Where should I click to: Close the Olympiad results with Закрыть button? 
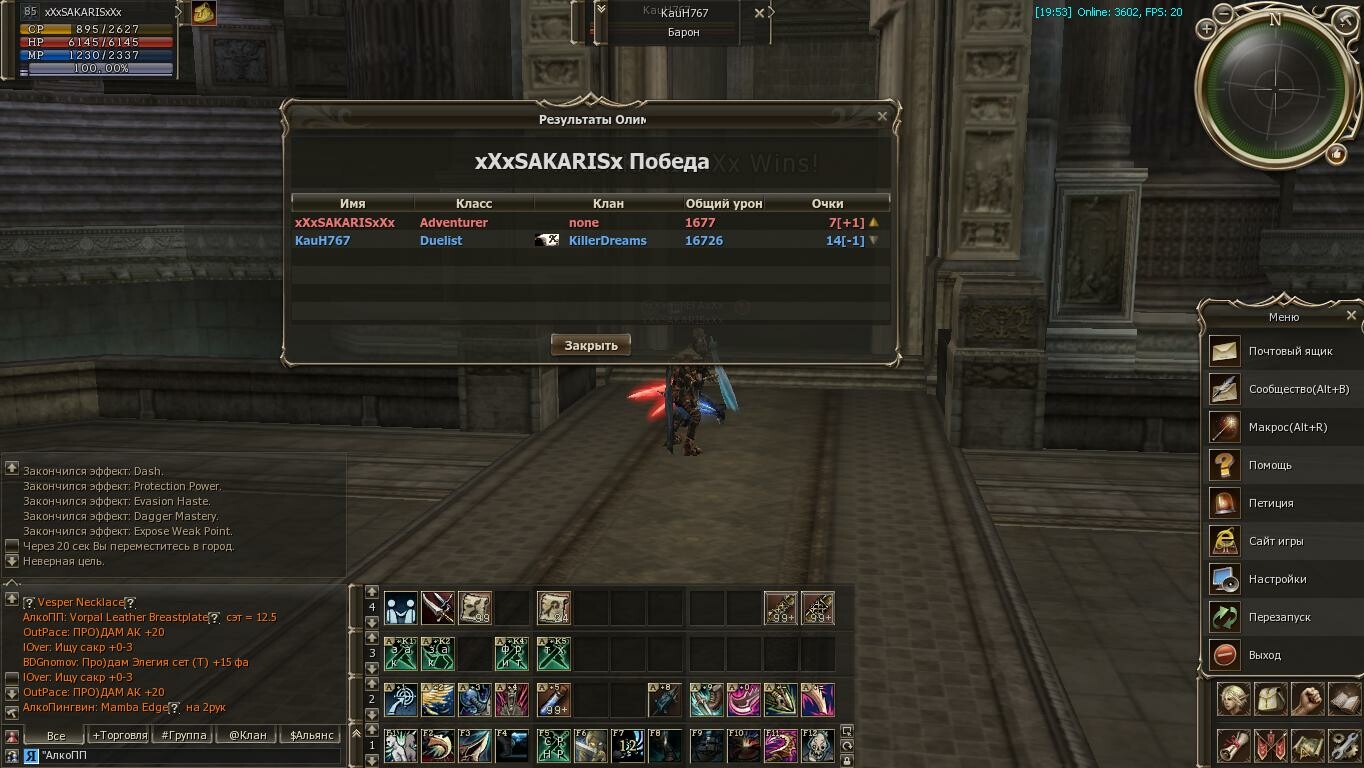591,345
